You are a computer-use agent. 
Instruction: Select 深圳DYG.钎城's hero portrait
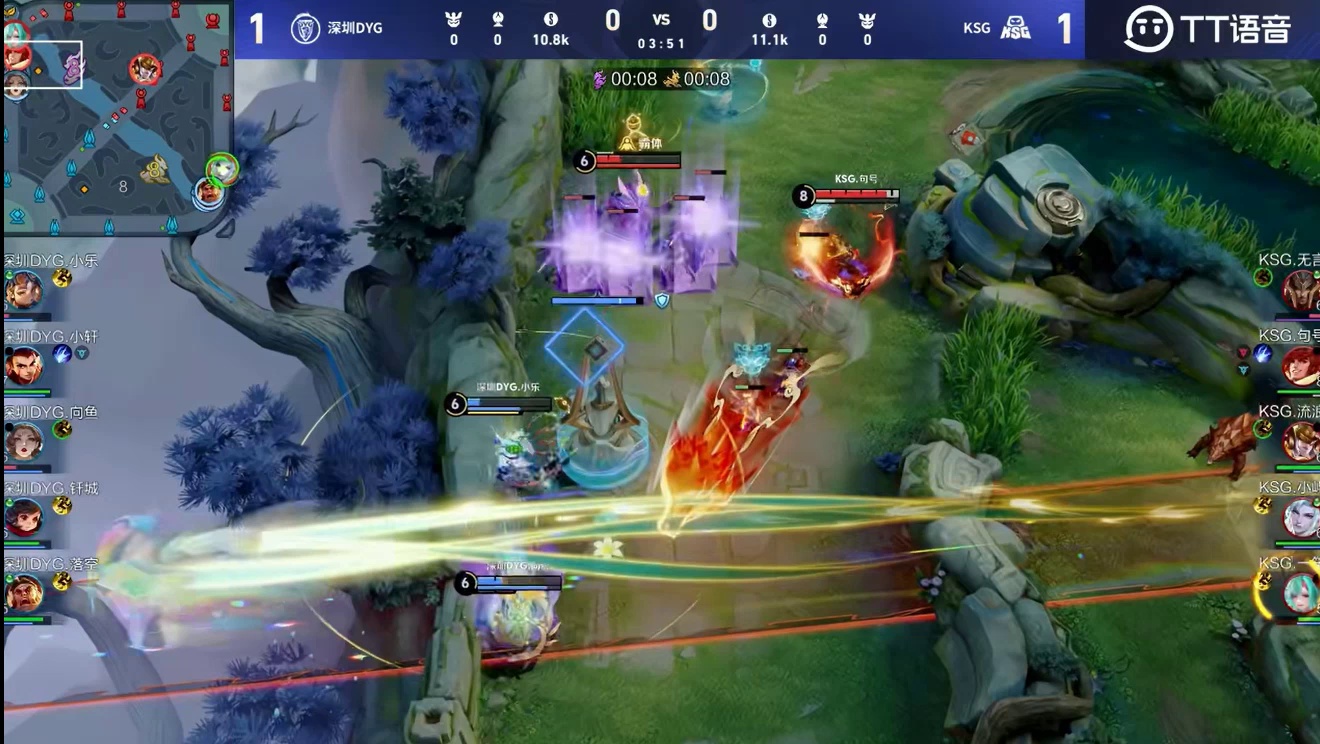[23, 518]
